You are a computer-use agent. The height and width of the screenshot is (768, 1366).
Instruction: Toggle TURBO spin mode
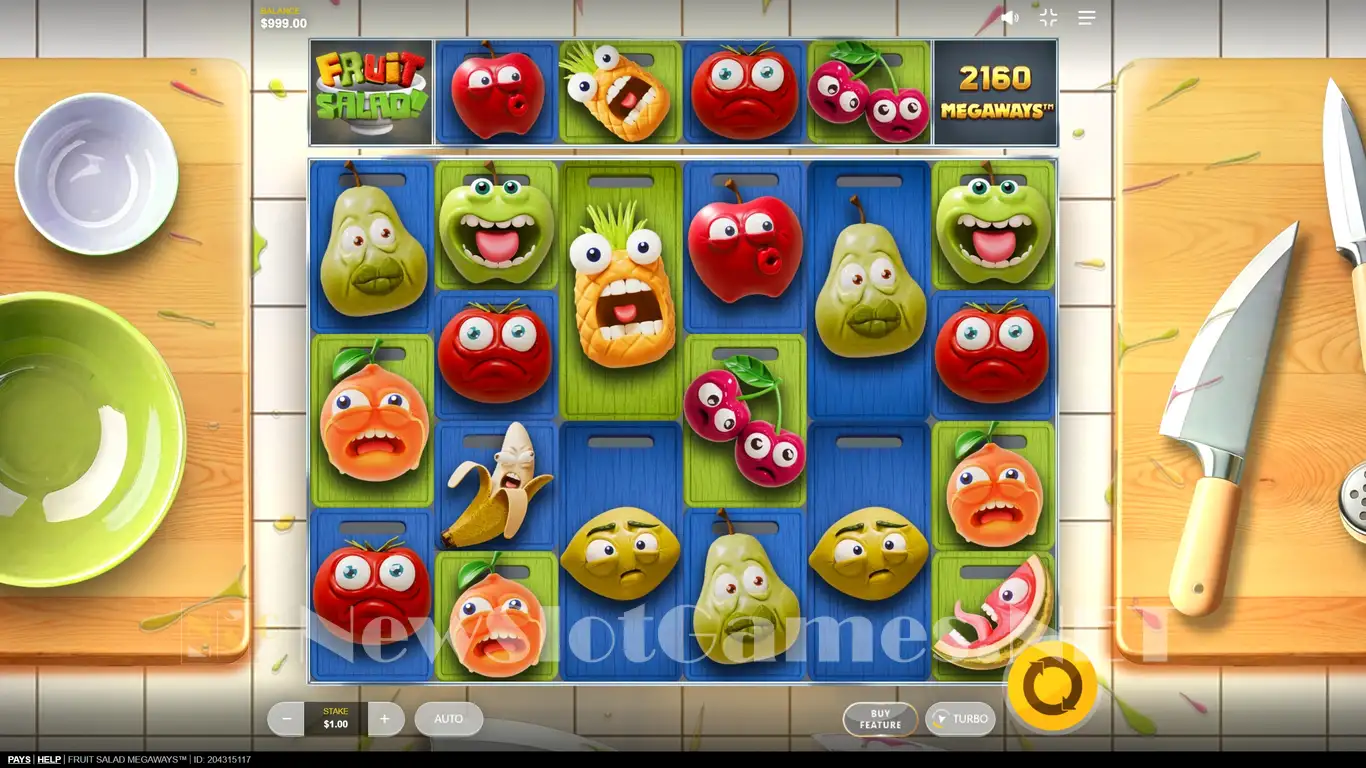coord(960,719)
